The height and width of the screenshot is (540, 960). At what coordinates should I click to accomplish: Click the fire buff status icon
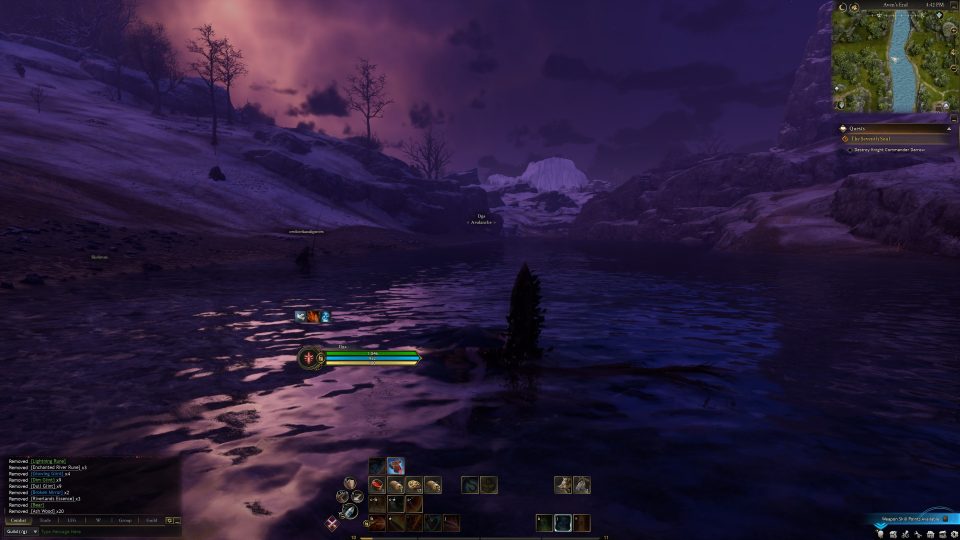point(313,316)
